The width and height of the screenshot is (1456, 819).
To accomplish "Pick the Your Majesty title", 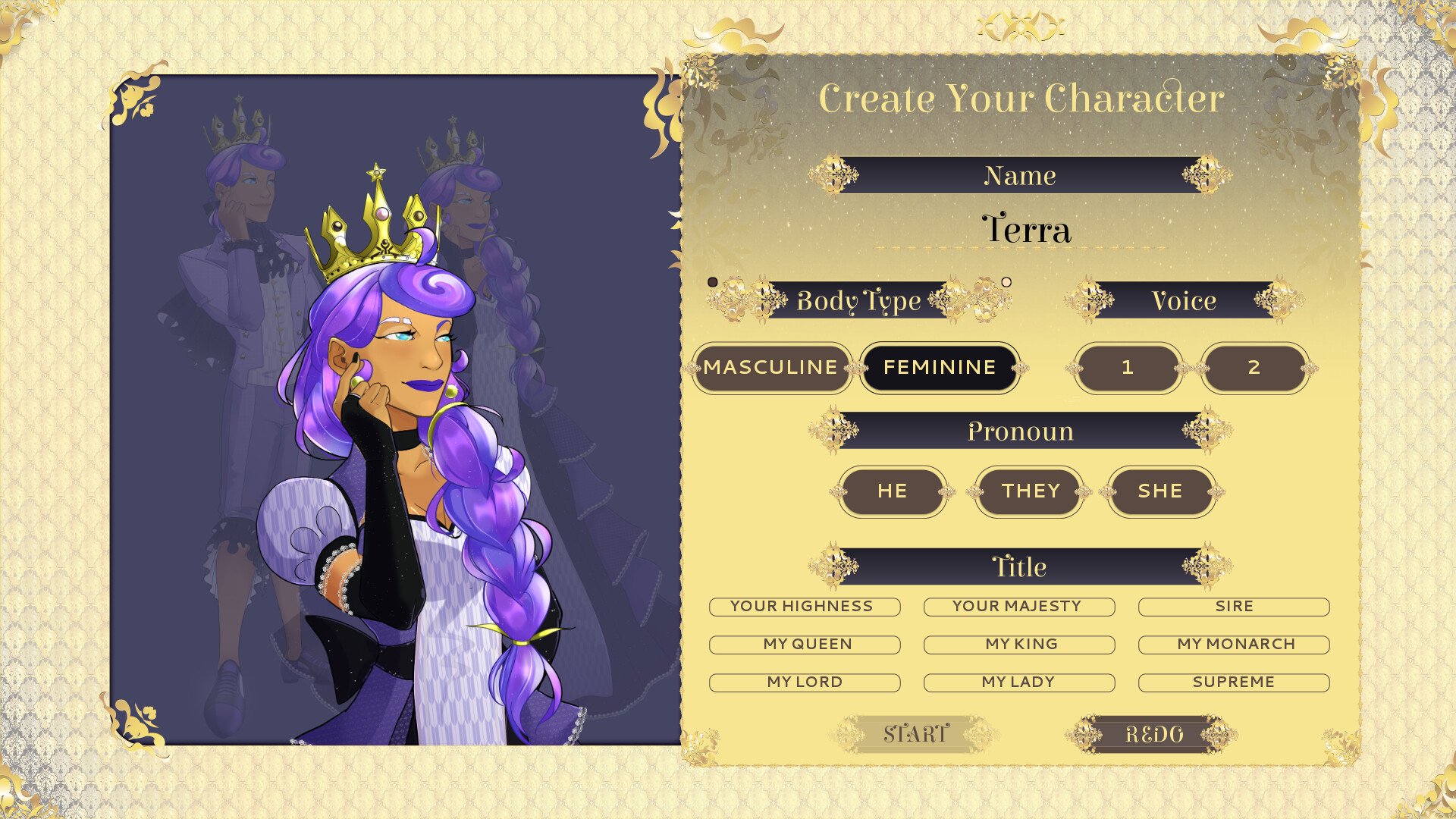I will [x=1019, y=606].
